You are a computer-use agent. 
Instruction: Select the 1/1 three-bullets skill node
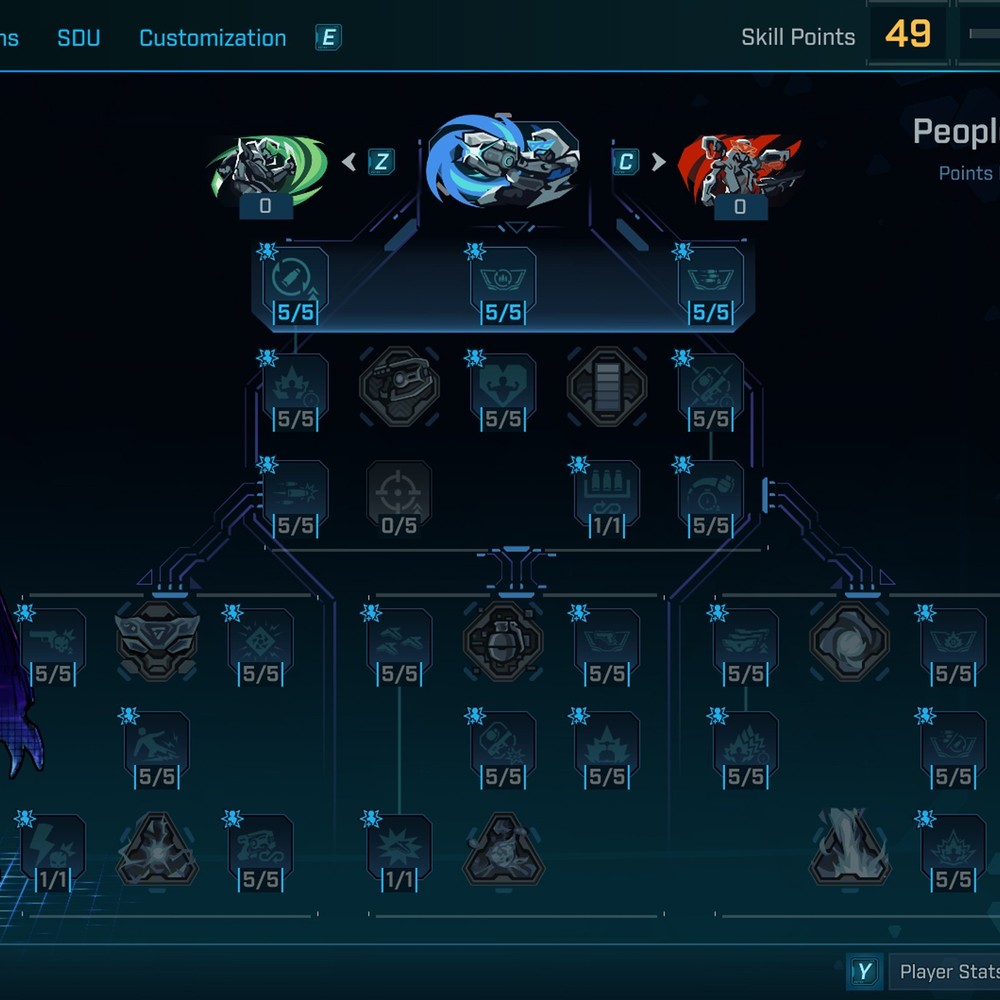tap(607, 497)
